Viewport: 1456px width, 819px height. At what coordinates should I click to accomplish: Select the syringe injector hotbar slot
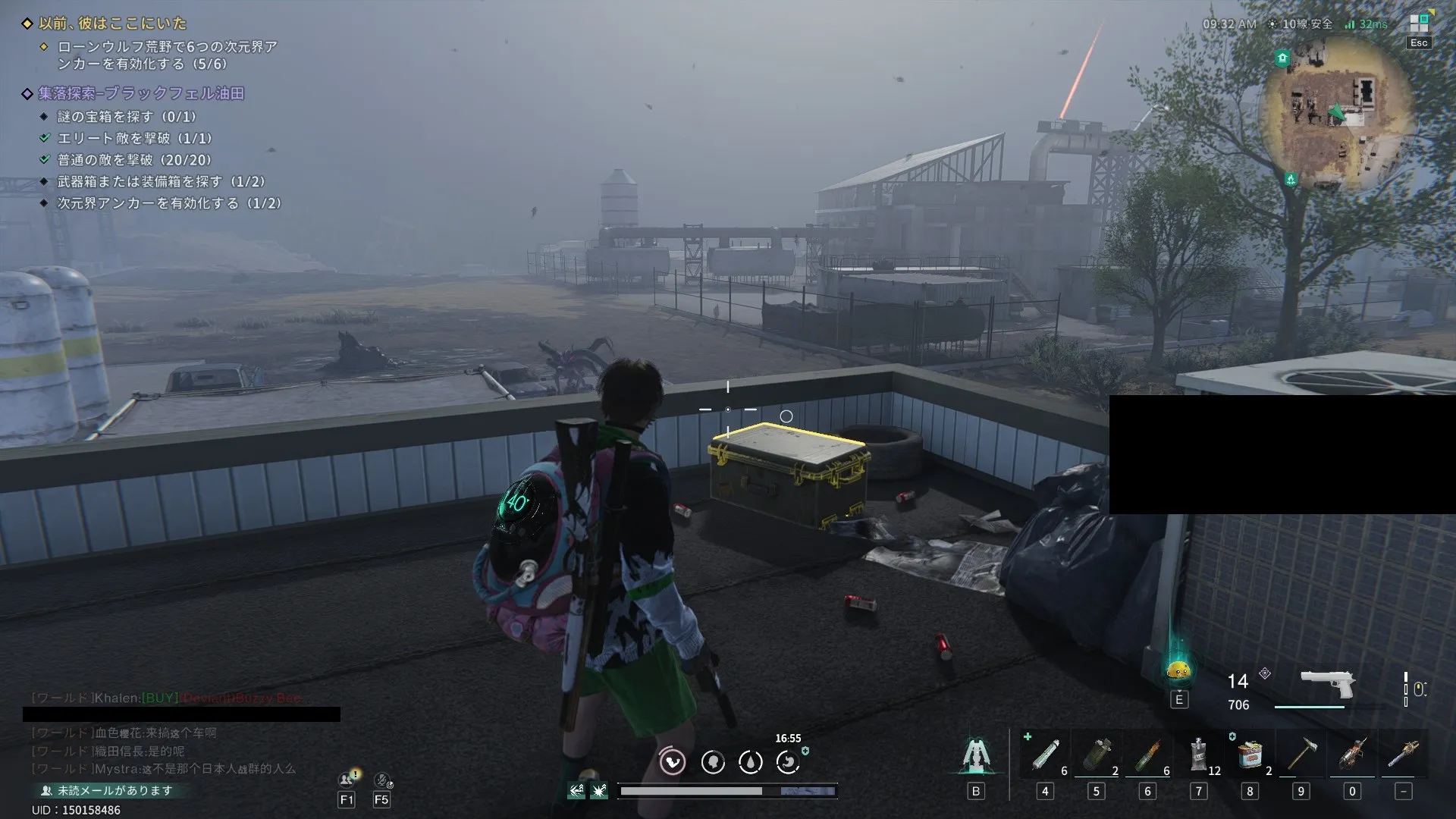click(x=1046, y=755)
